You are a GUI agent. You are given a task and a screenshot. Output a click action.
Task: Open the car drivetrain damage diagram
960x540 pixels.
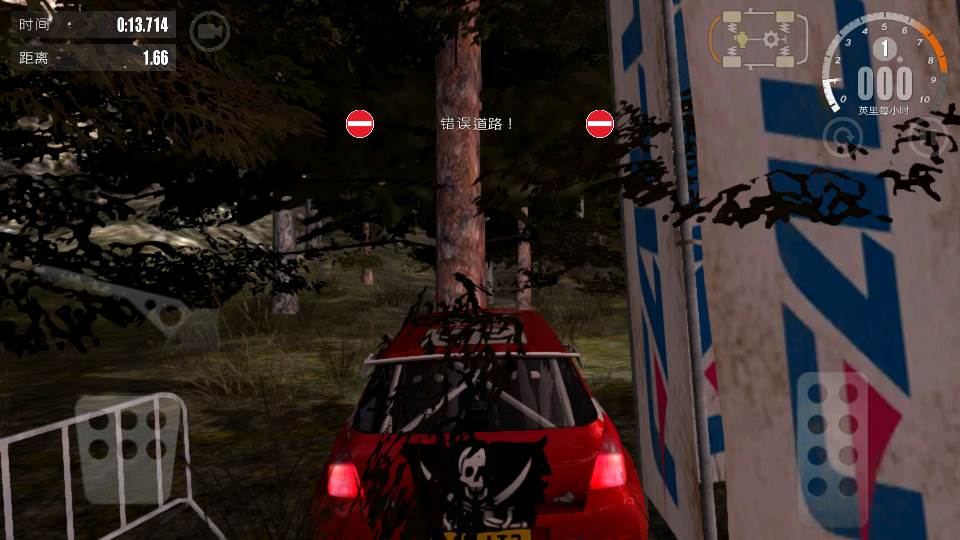click(x=758, y=40)
